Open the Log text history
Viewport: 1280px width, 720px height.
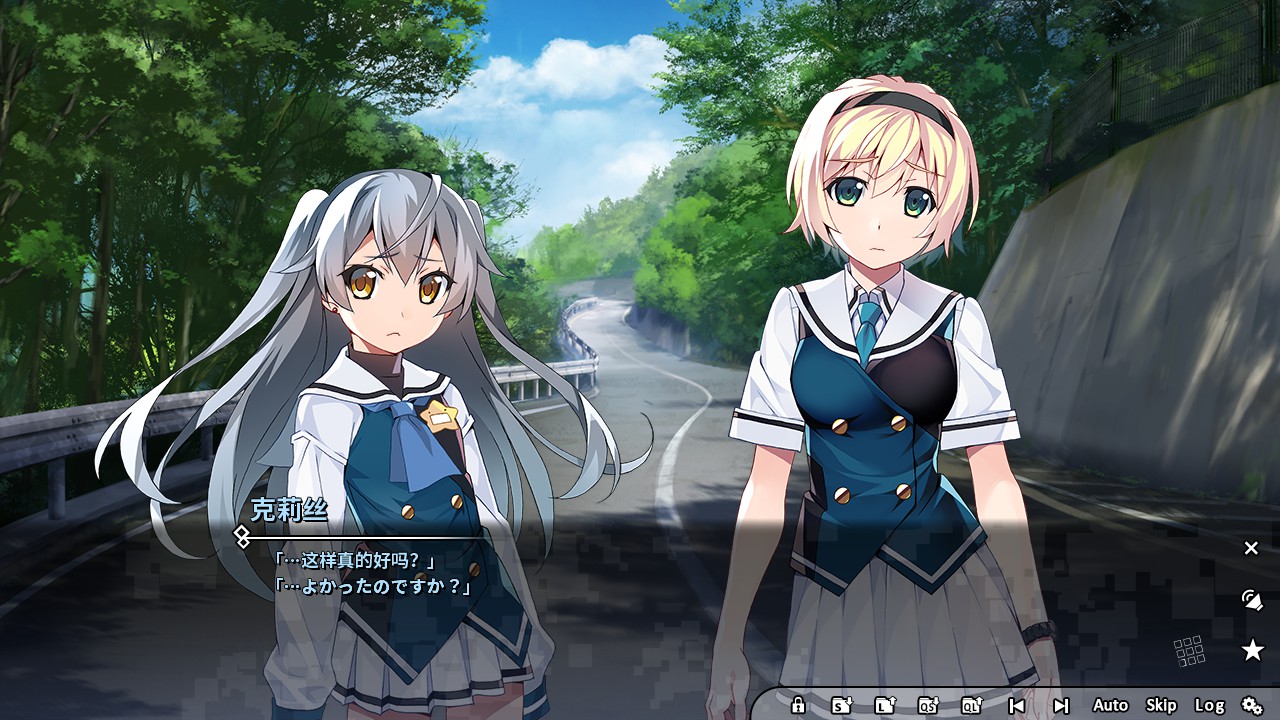coord(1208,705)
